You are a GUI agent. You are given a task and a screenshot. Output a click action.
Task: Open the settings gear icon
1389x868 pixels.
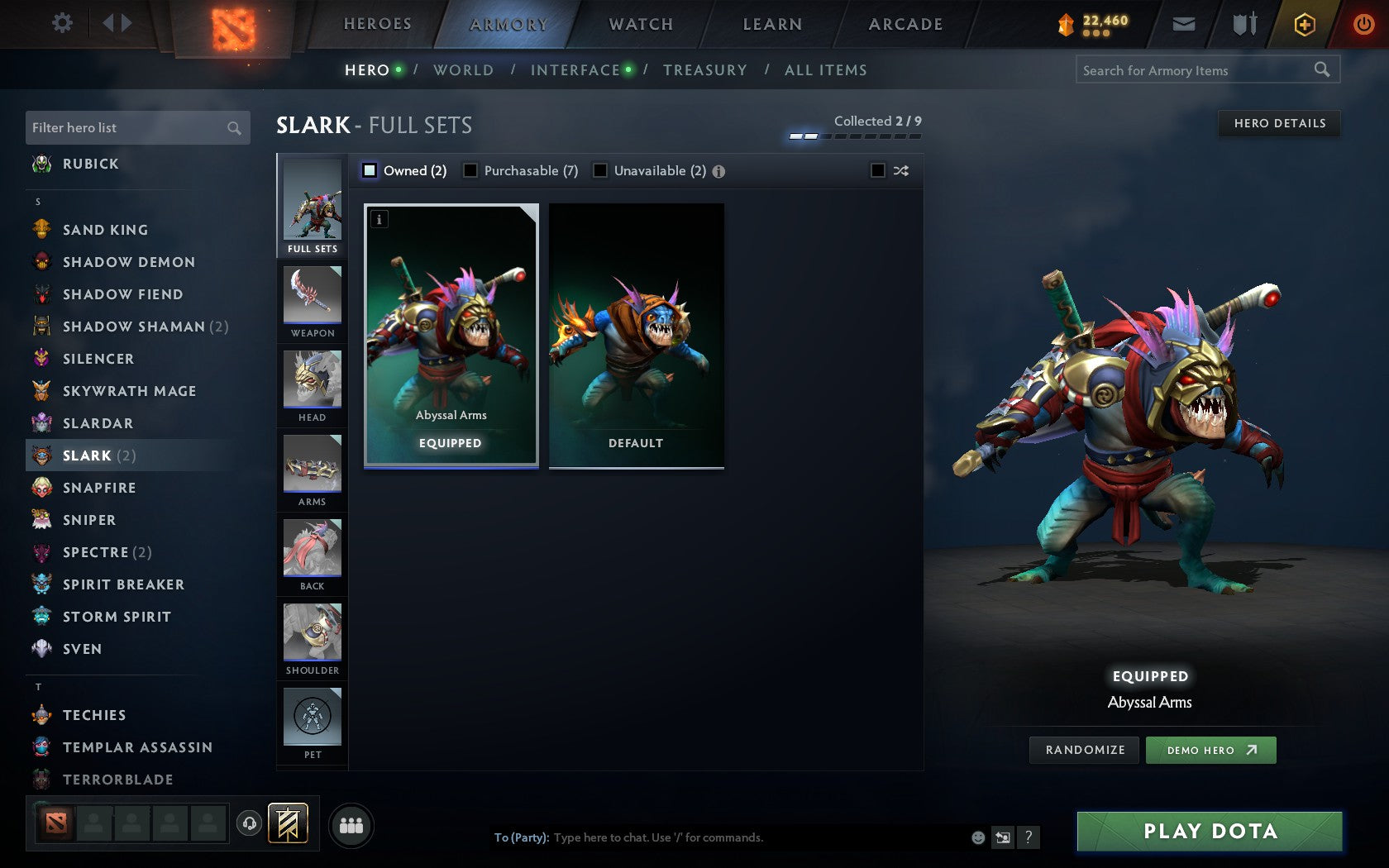pos(60,23)
